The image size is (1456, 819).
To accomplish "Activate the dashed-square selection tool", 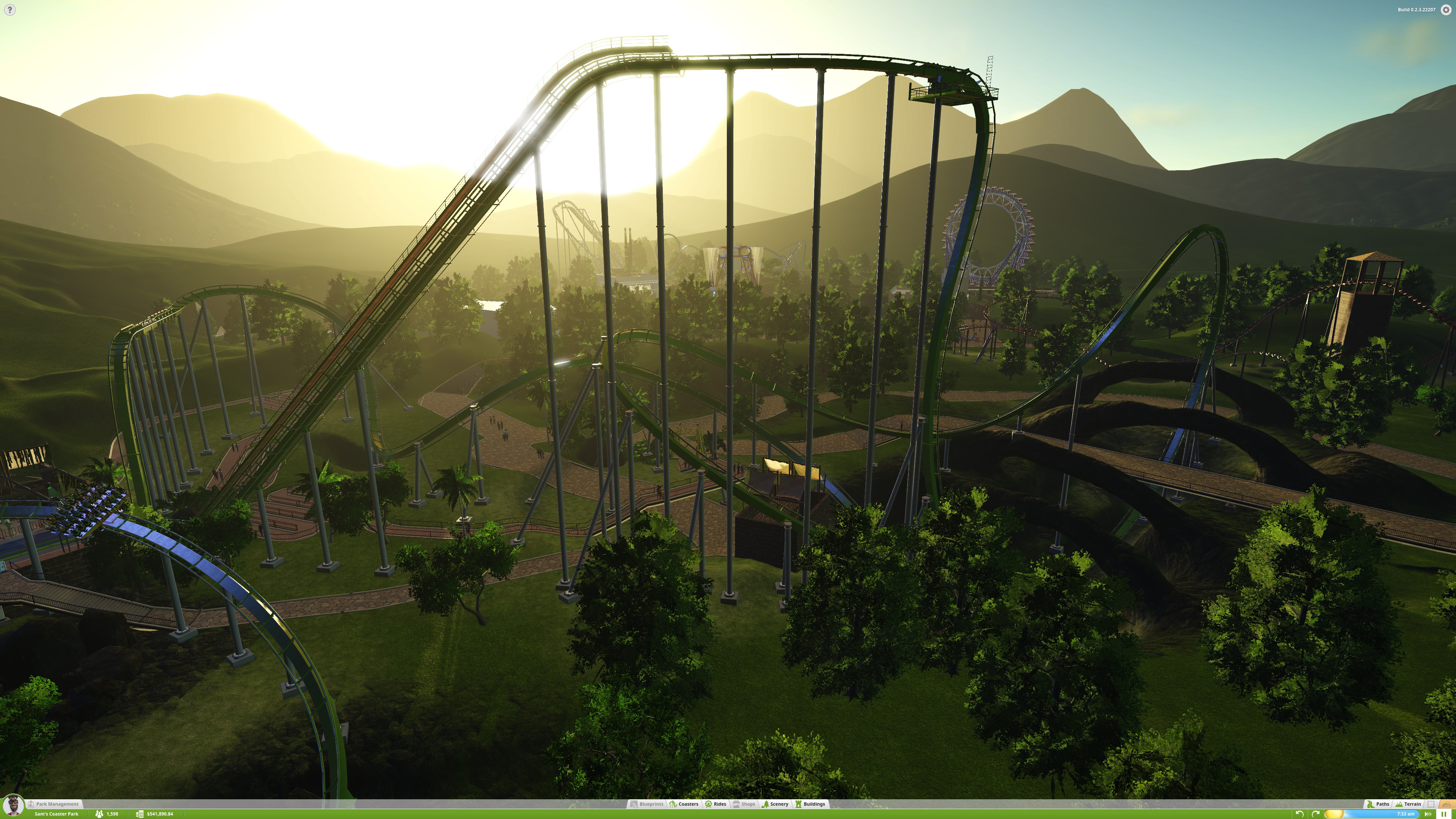I will coord(1431,804).
